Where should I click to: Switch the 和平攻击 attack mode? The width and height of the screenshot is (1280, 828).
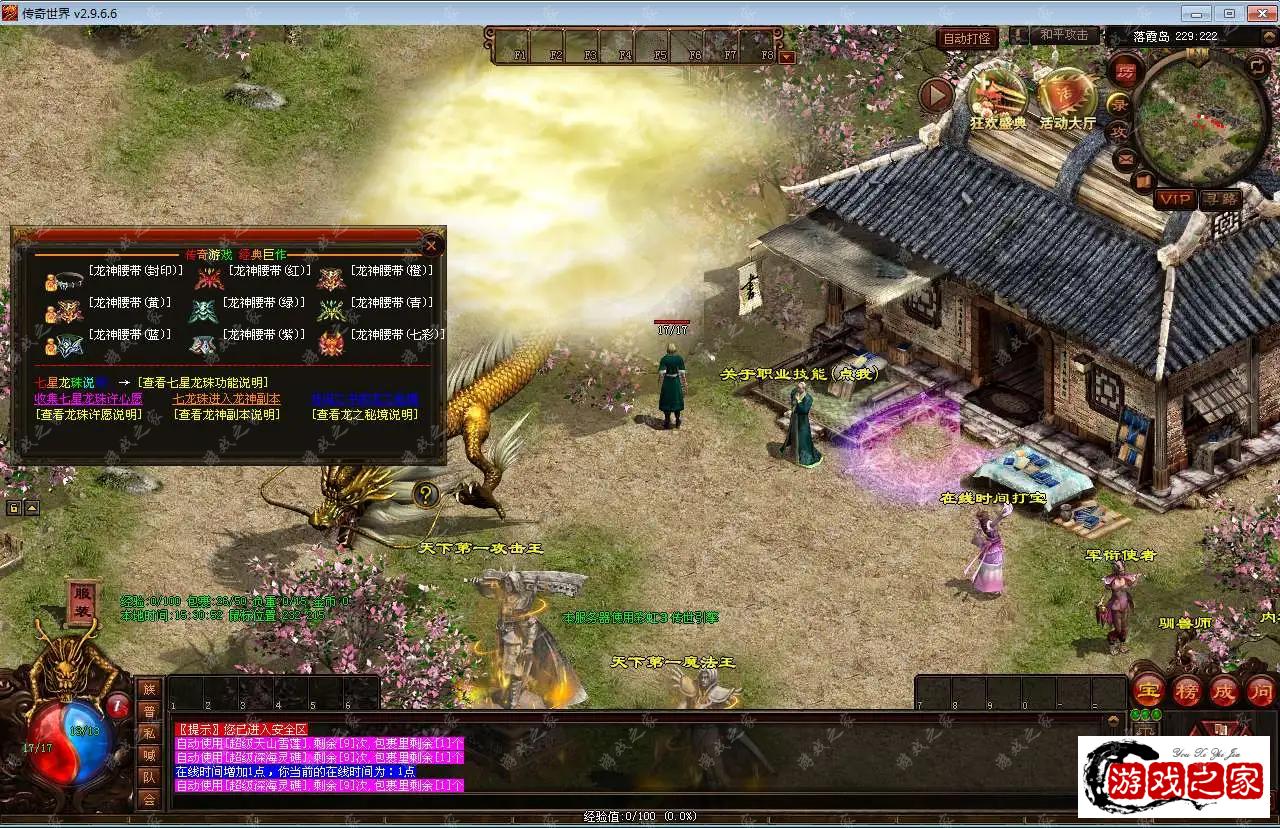coord(1063,35)
